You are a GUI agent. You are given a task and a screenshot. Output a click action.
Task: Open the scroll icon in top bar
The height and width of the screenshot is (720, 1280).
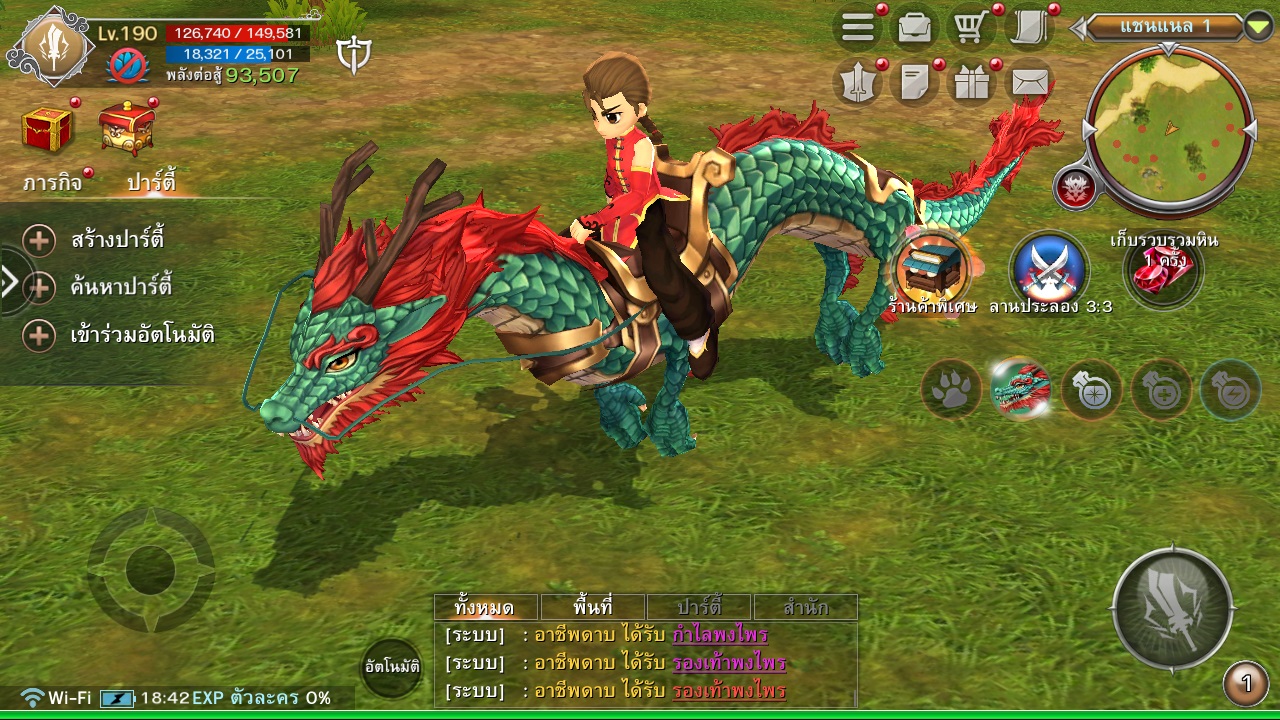point(1027,28)
